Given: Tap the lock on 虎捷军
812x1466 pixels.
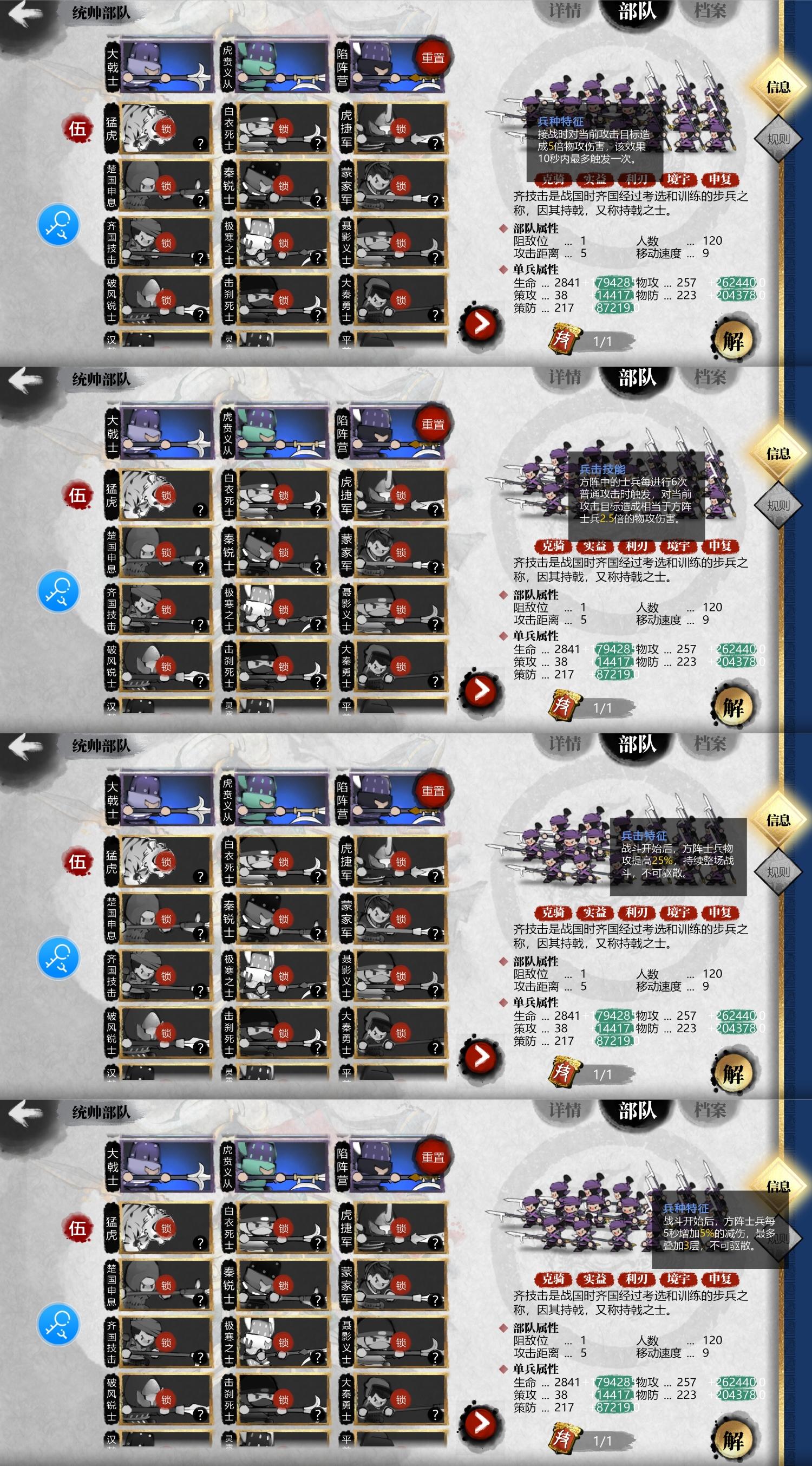Looking at the screenshot, I should (401, 127).
